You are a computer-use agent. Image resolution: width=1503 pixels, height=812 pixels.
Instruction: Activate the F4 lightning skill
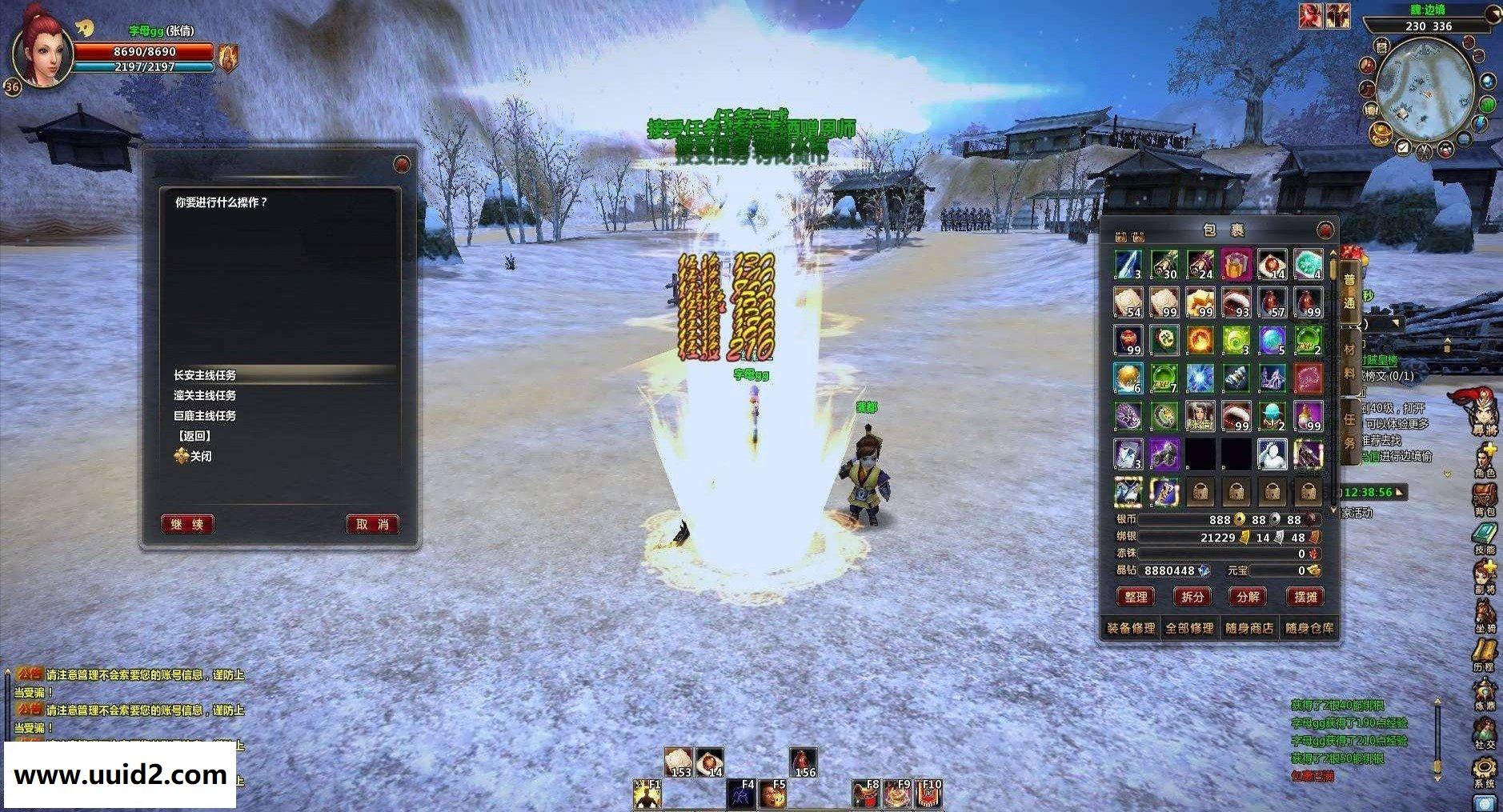coord(741,794)
